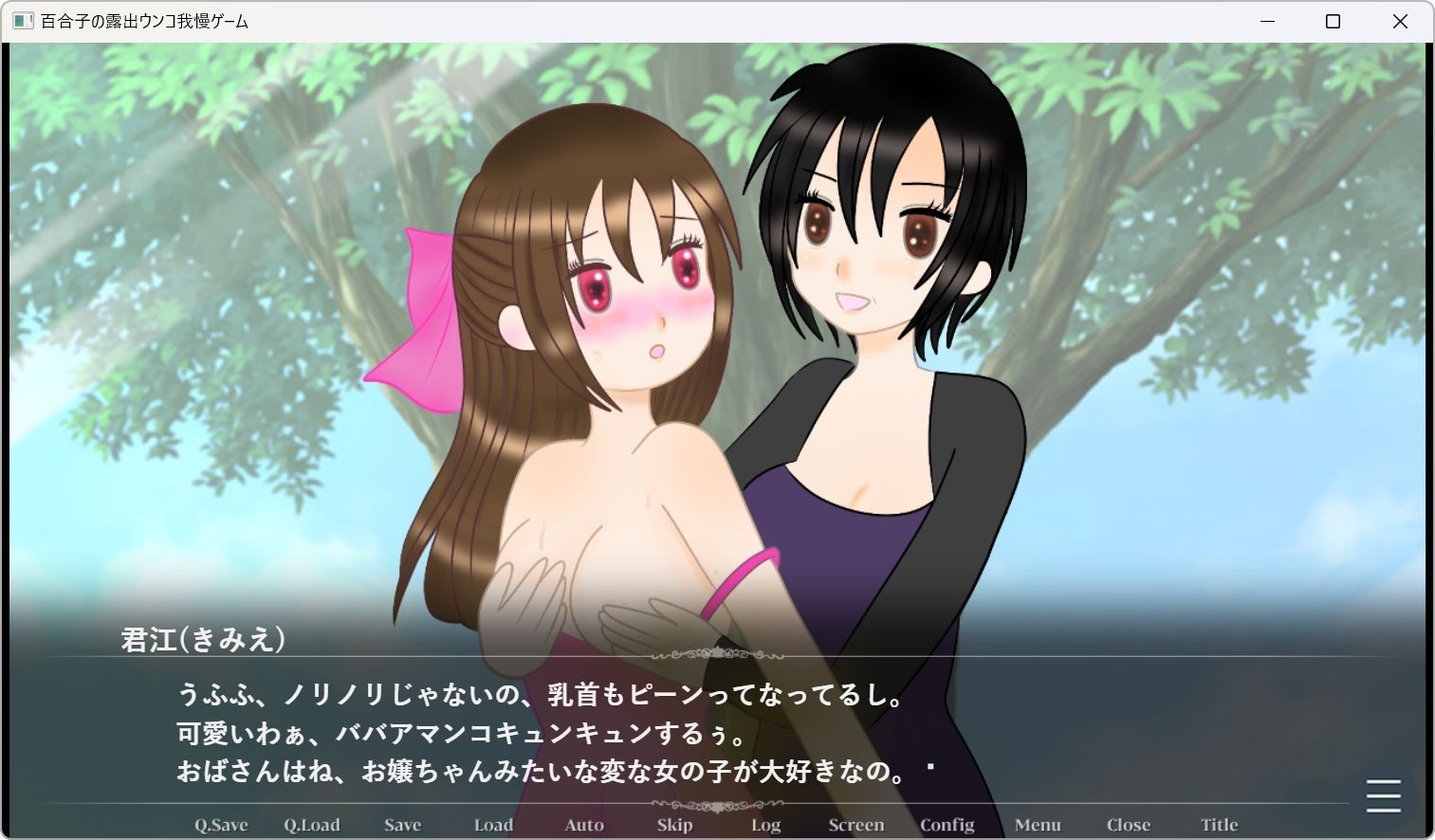The width and height of the screenshot is (1435, 840).
Task: Open the Save screen
Action: coord(402,824)
